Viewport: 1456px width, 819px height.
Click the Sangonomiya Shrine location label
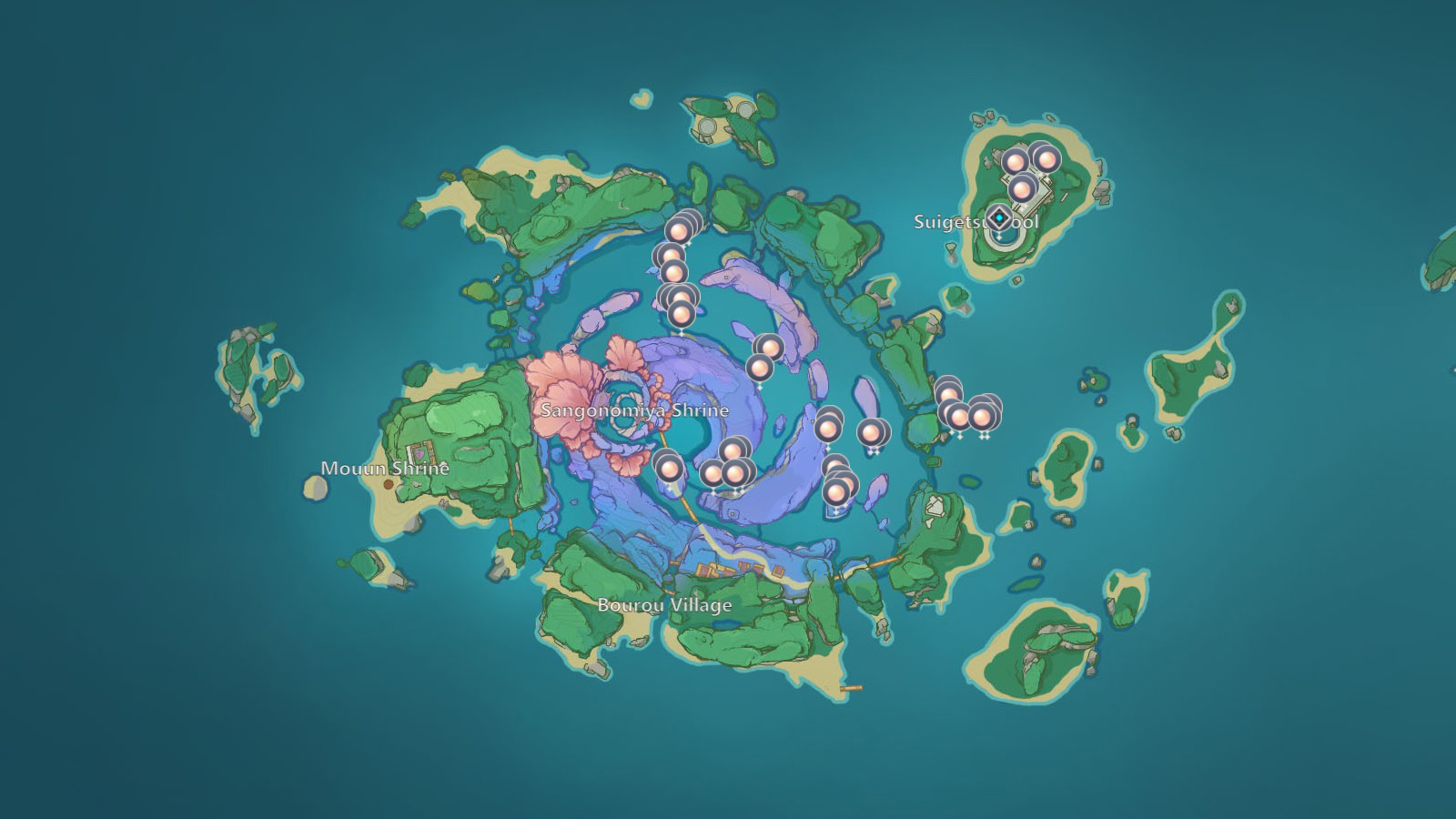(x=634, y=410)
